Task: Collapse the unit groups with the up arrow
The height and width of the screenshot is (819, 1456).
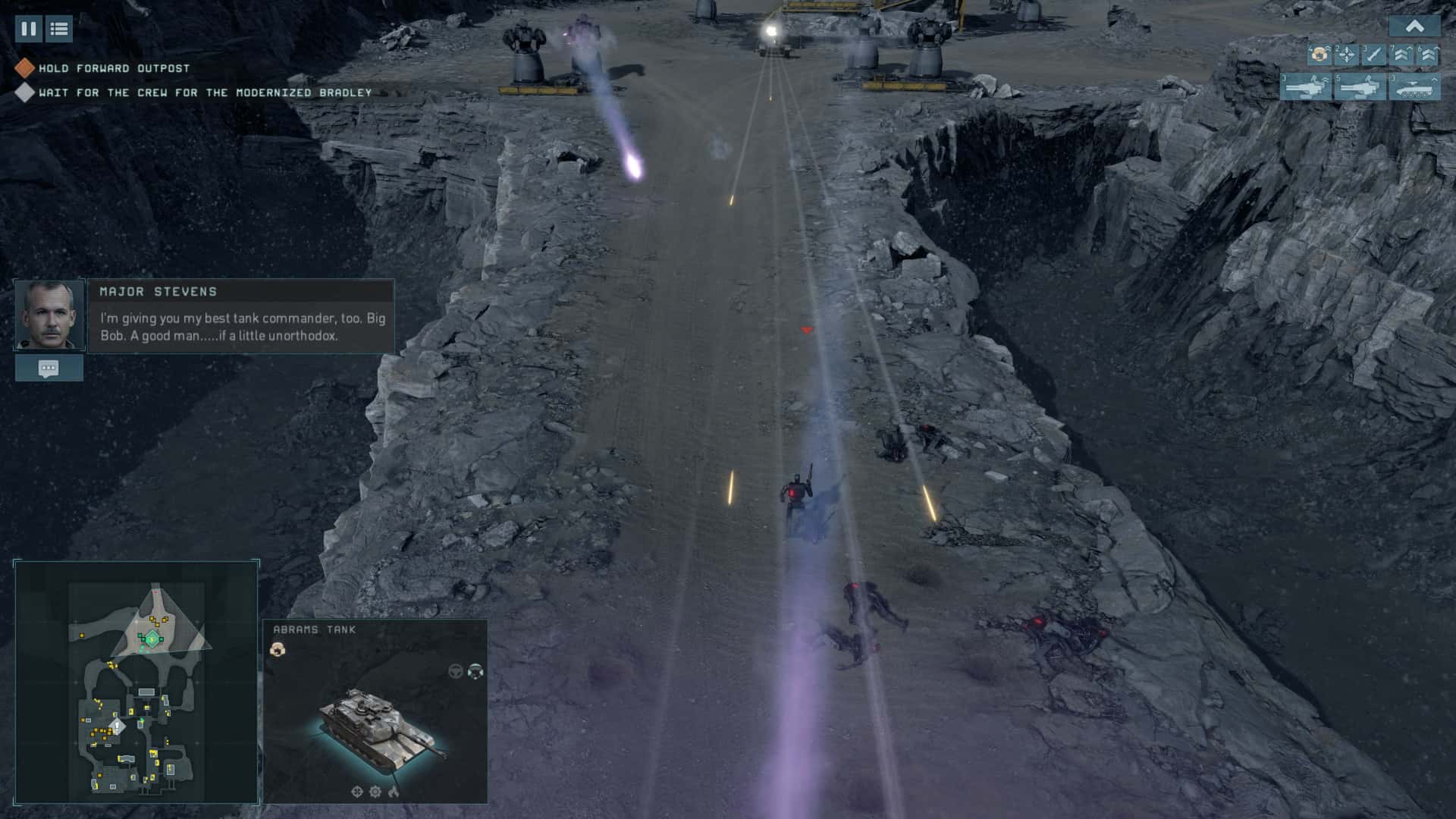Action: (x=1414, y=27)
